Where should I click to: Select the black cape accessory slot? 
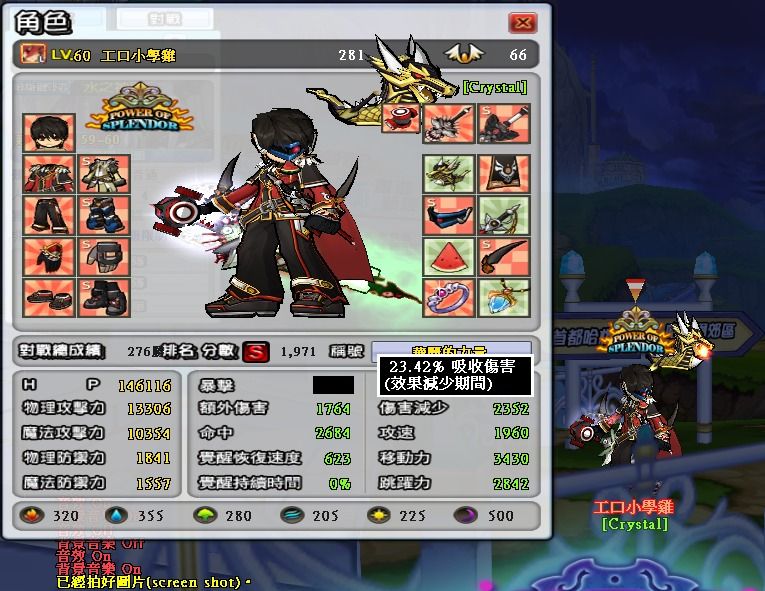point(503,174)
